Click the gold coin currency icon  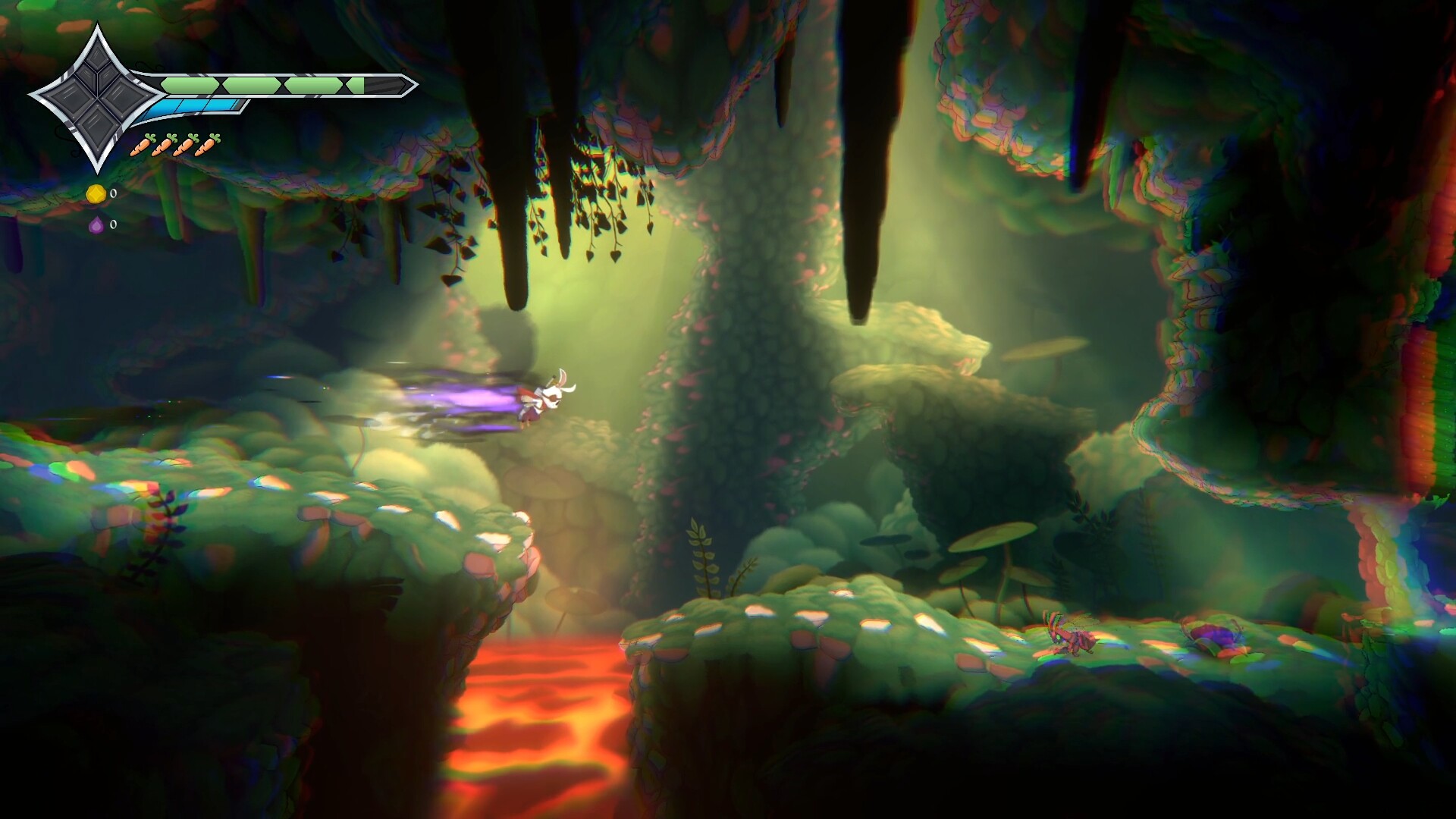click(x=97, y=194)
